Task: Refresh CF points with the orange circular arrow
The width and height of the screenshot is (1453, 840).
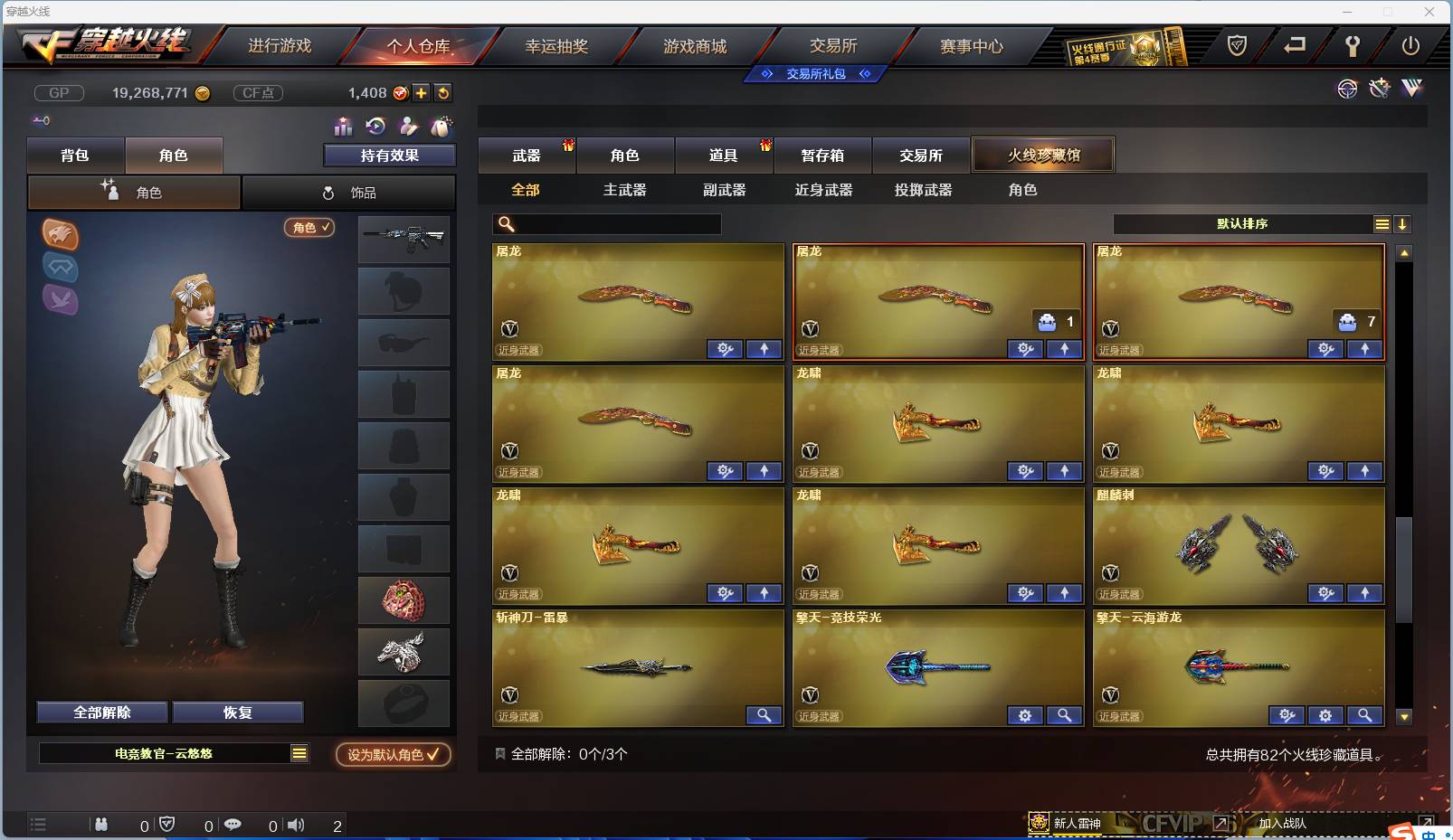Action: [x=443, y=92]
